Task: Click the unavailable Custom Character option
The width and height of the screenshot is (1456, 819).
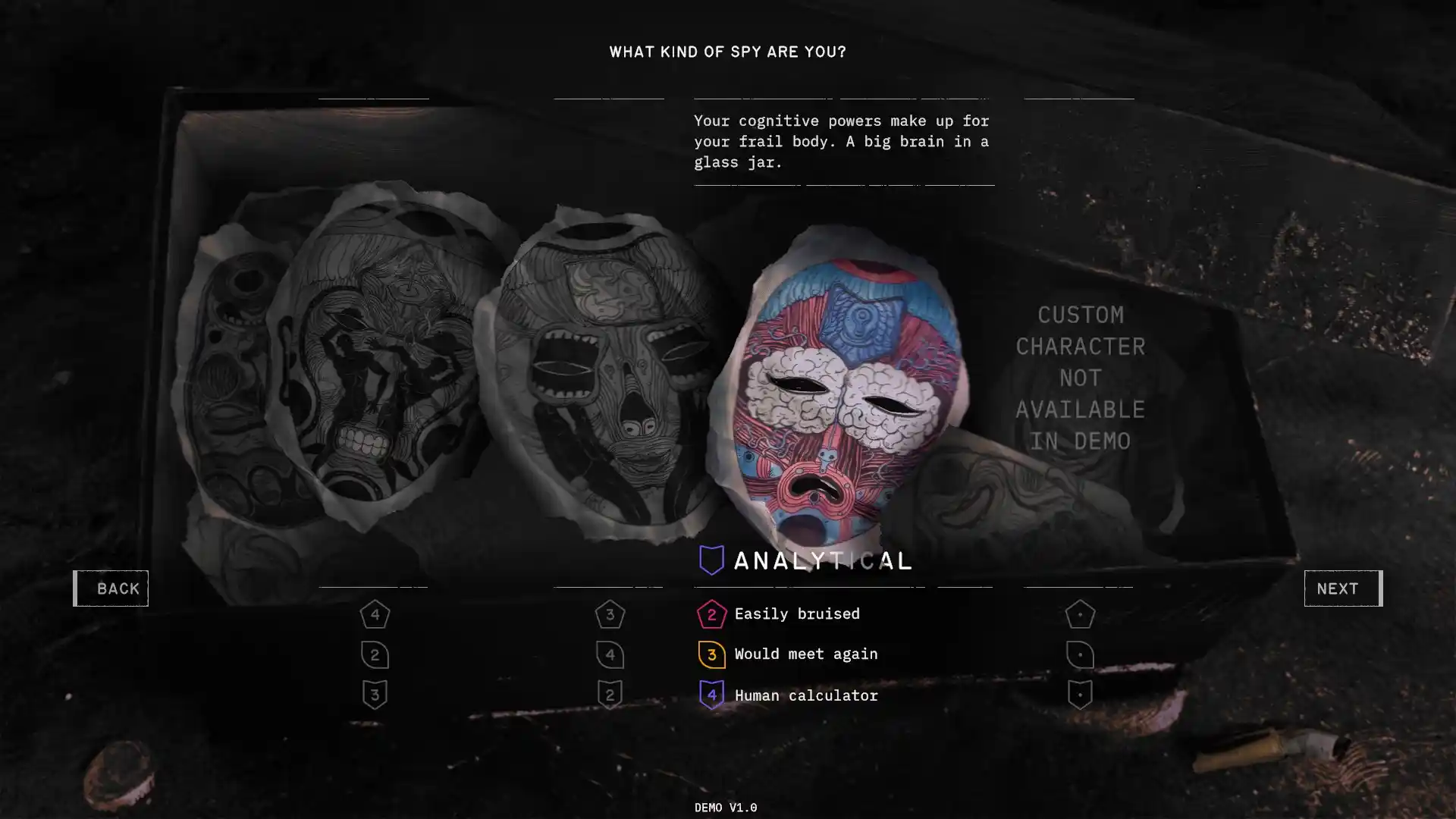Action: [1080, 378]
